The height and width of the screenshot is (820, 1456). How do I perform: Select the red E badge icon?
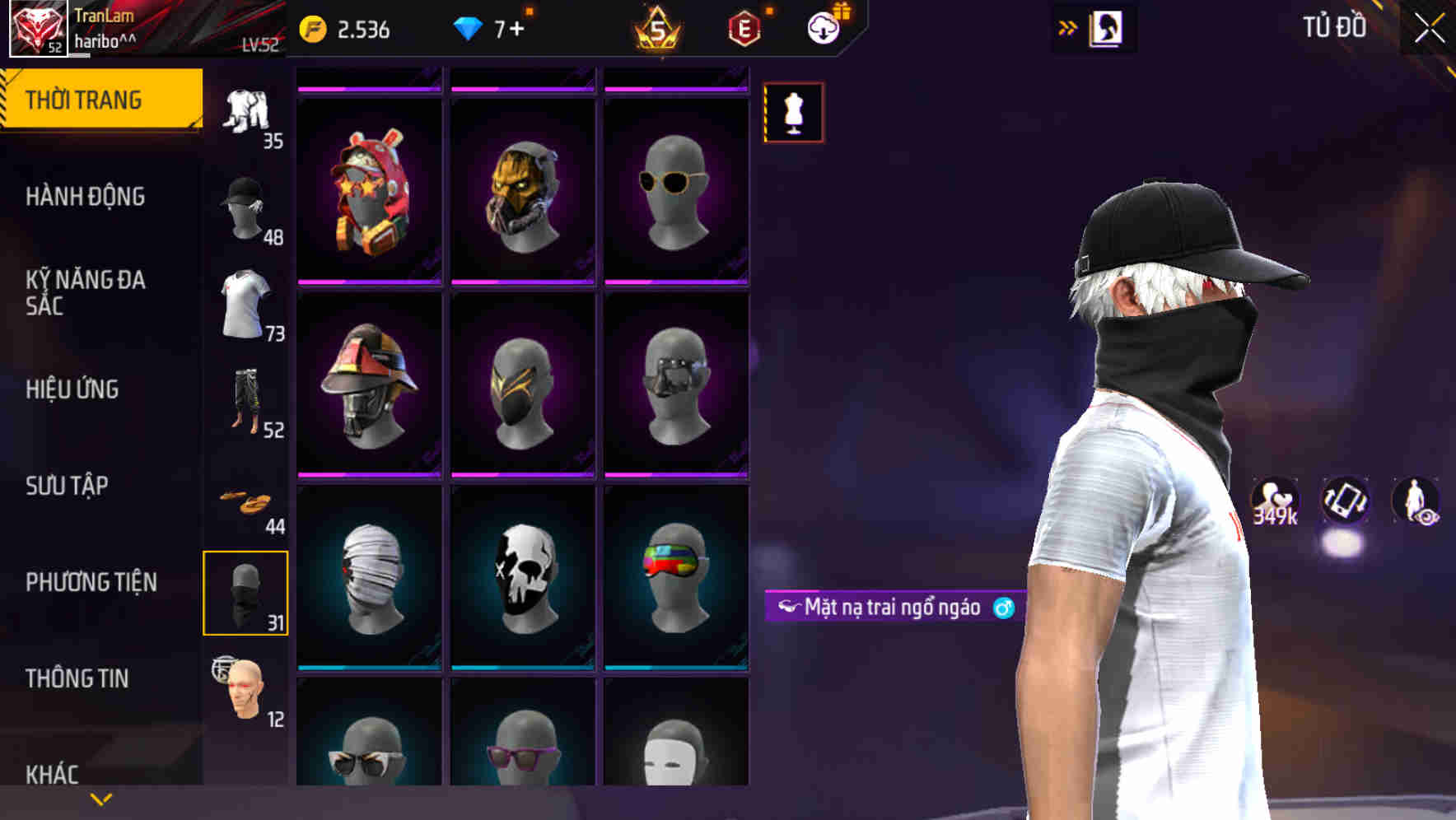[743, 26]
